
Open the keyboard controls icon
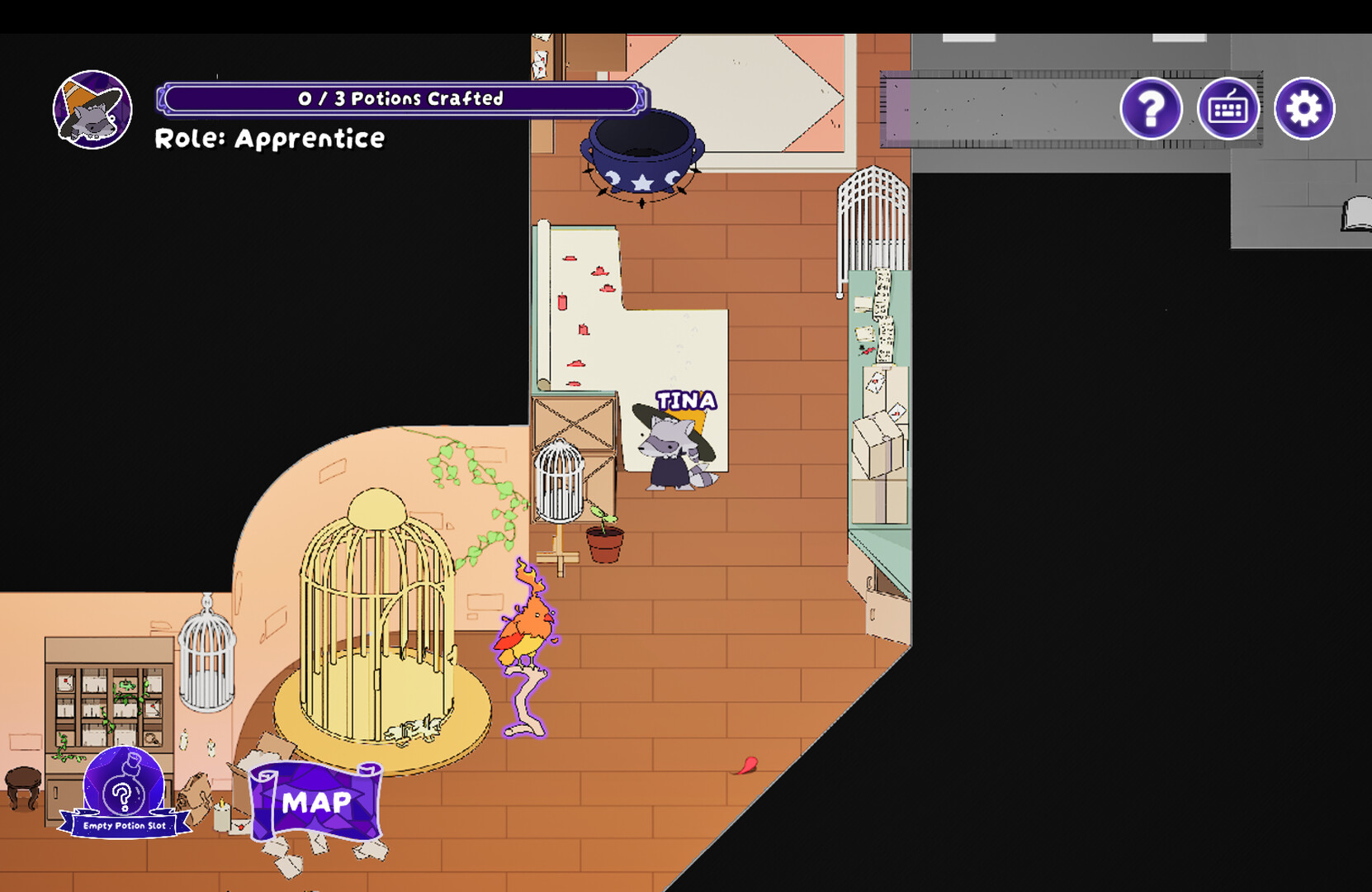tap(1229, 108)
